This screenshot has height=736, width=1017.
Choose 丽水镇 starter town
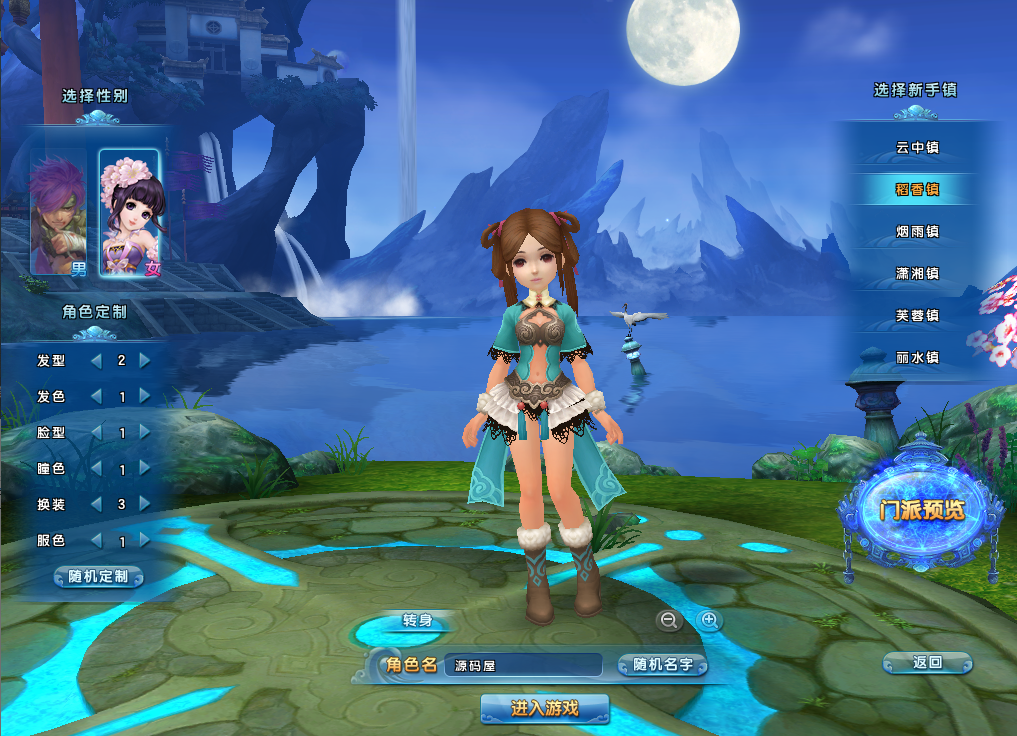pyautogui.click(x=917, y=358)
